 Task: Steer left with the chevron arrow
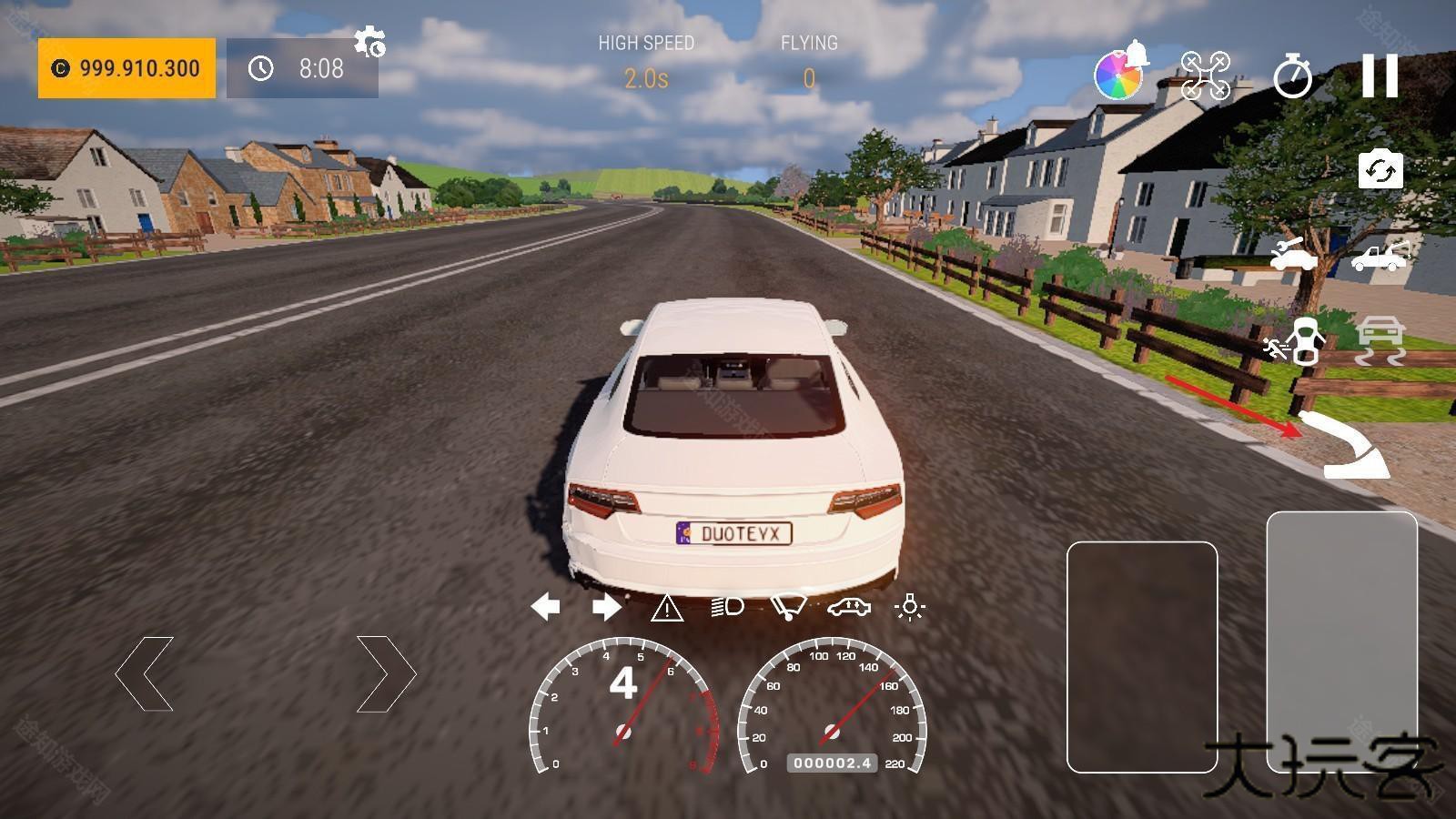click(145, 673)
